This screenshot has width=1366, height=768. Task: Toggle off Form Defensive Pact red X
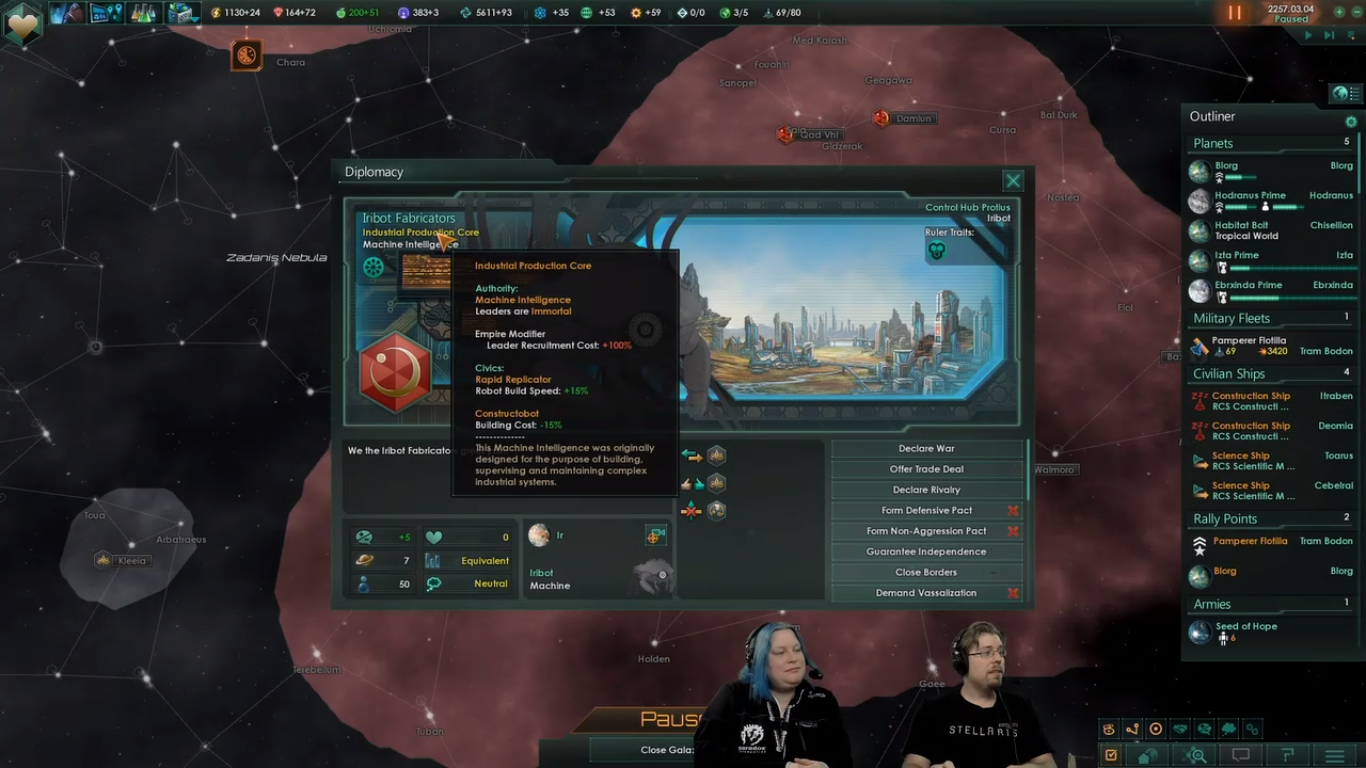pos(1014,510)
